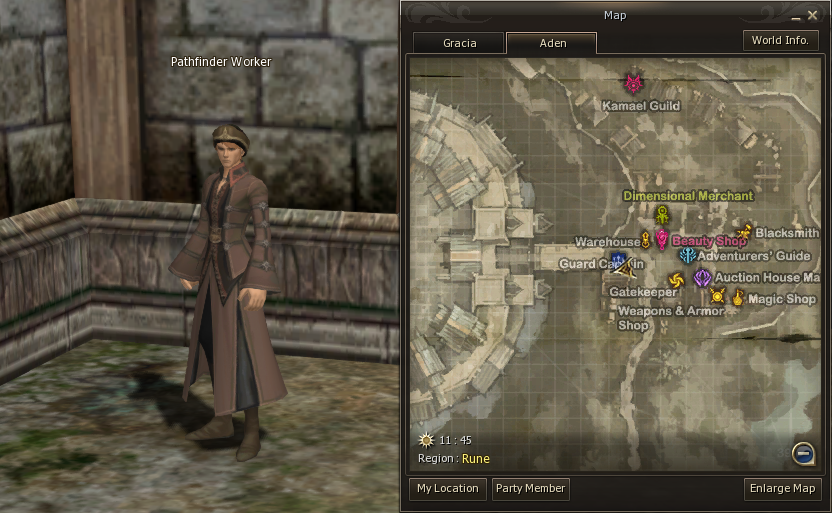
Task: Select the pink Beauty Shop marker
Action: tap(661, 240)
